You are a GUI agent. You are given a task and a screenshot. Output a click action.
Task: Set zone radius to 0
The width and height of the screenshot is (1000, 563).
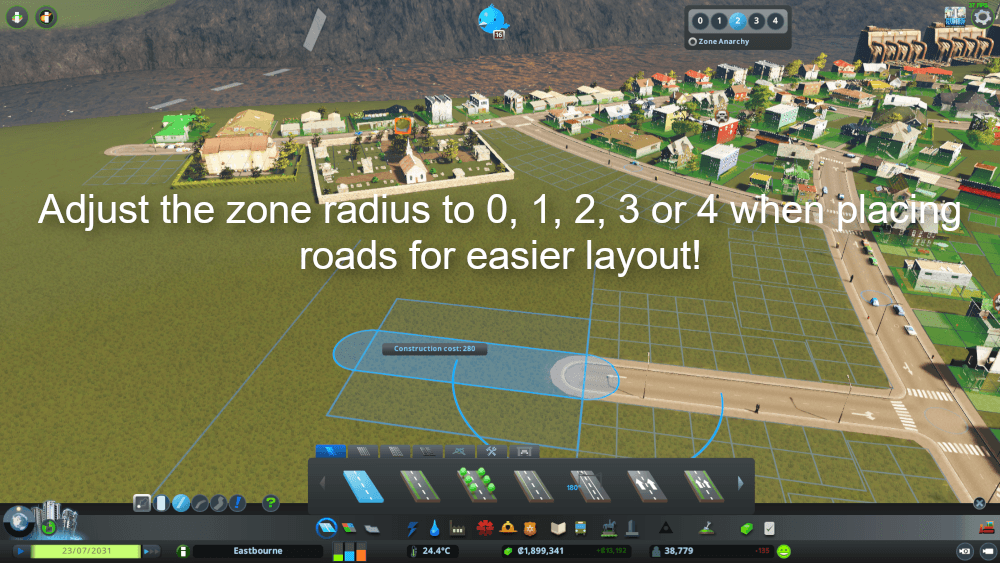pyautogui.click(x=700, y=20)
